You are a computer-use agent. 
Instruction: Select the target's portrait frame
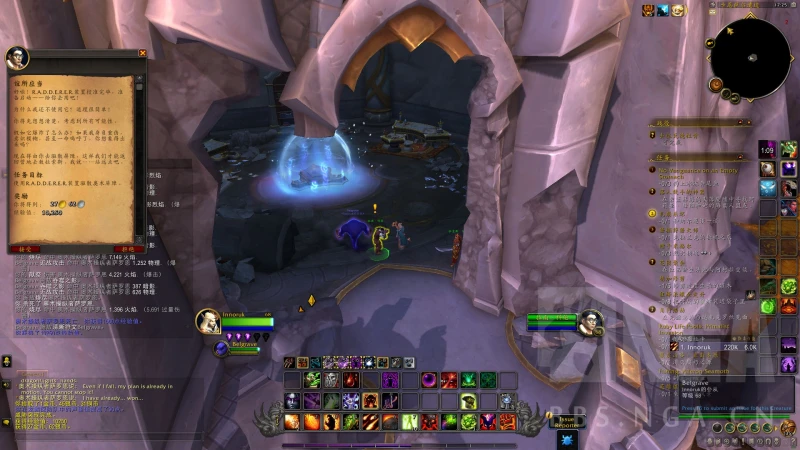[590, 321]
